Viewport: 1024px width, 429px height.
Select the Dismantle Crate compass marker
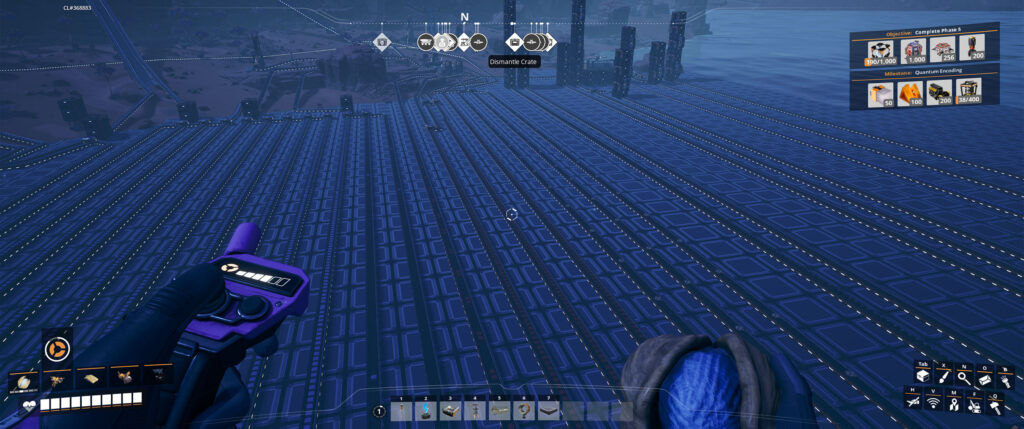point(514,42)
